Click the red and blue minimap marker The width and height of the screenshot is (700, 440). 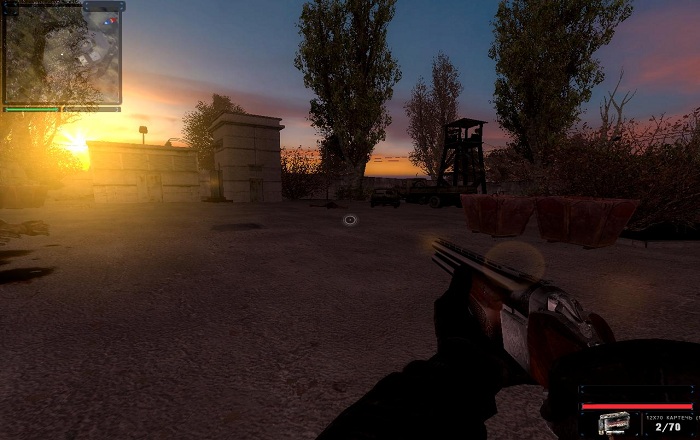coord(112,19)
